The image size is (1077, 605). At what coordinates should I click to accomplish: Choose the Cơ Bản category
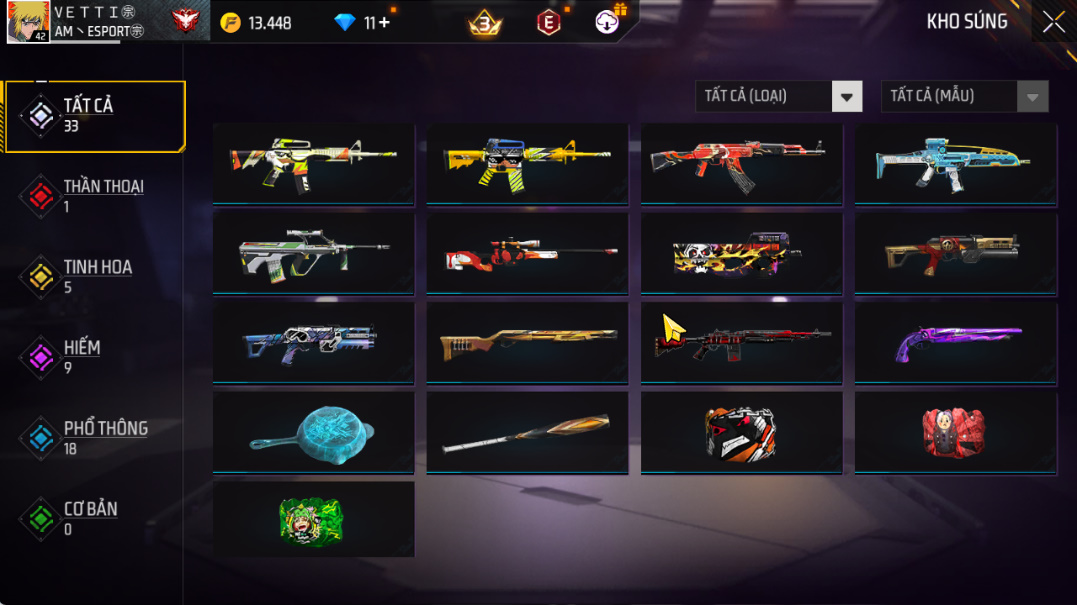point(92,518)
